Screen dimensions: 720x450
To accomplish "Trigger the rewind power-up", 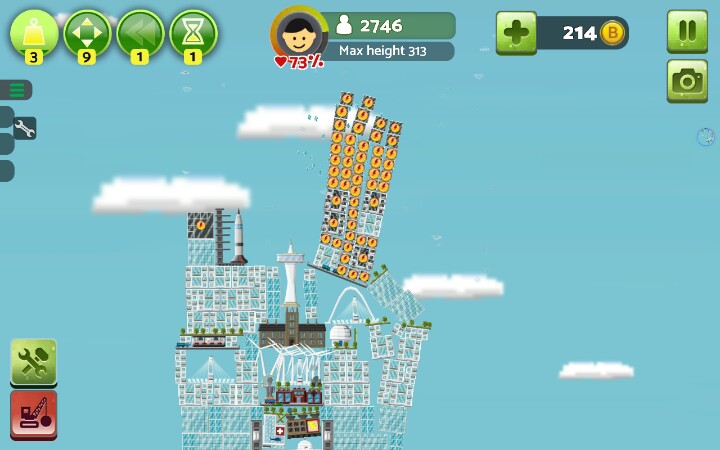I will pos(140,33).
